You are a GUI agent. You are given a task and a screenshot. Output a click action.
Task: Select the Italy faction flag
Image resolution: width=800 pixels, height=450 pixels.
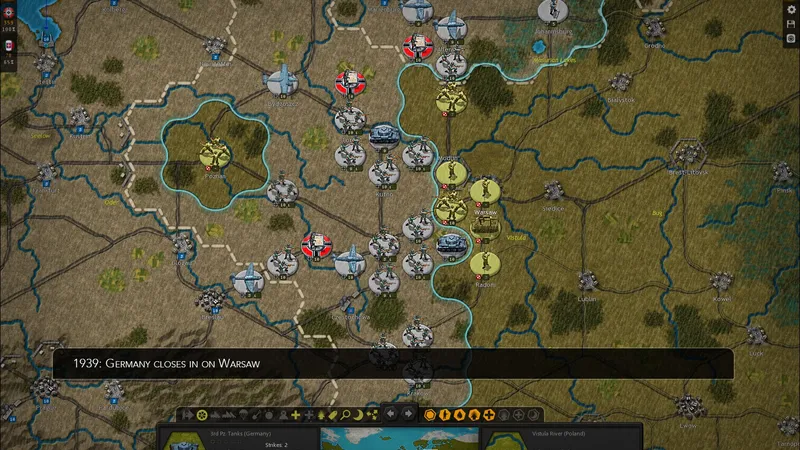point(9,47)
